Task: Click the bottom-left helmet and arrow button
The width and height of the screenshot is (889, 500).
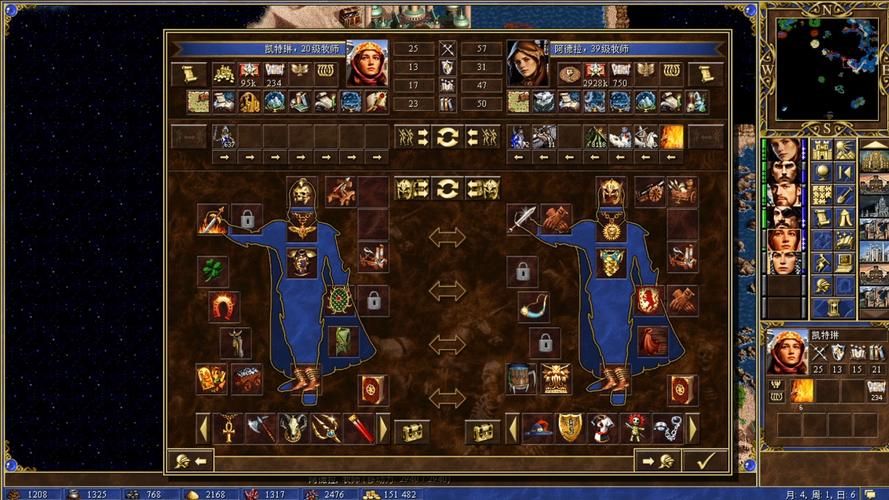Action: click(190, 461)
